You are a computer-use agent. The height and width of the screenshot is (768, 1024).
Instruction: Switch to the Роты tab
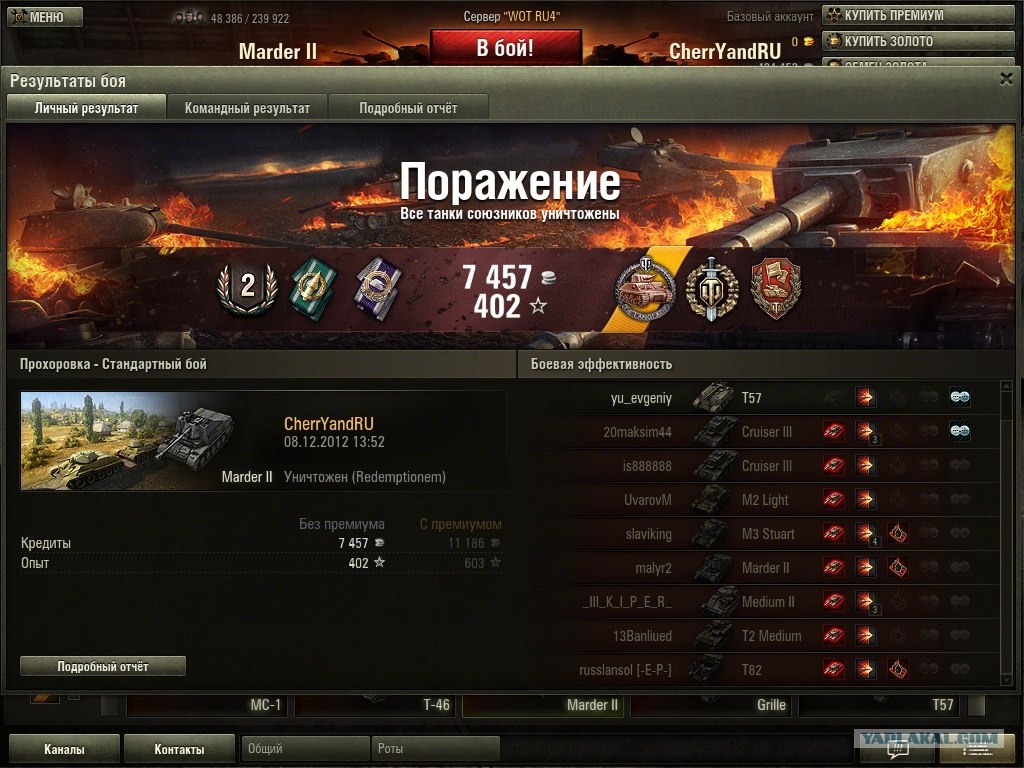[435, 749]
